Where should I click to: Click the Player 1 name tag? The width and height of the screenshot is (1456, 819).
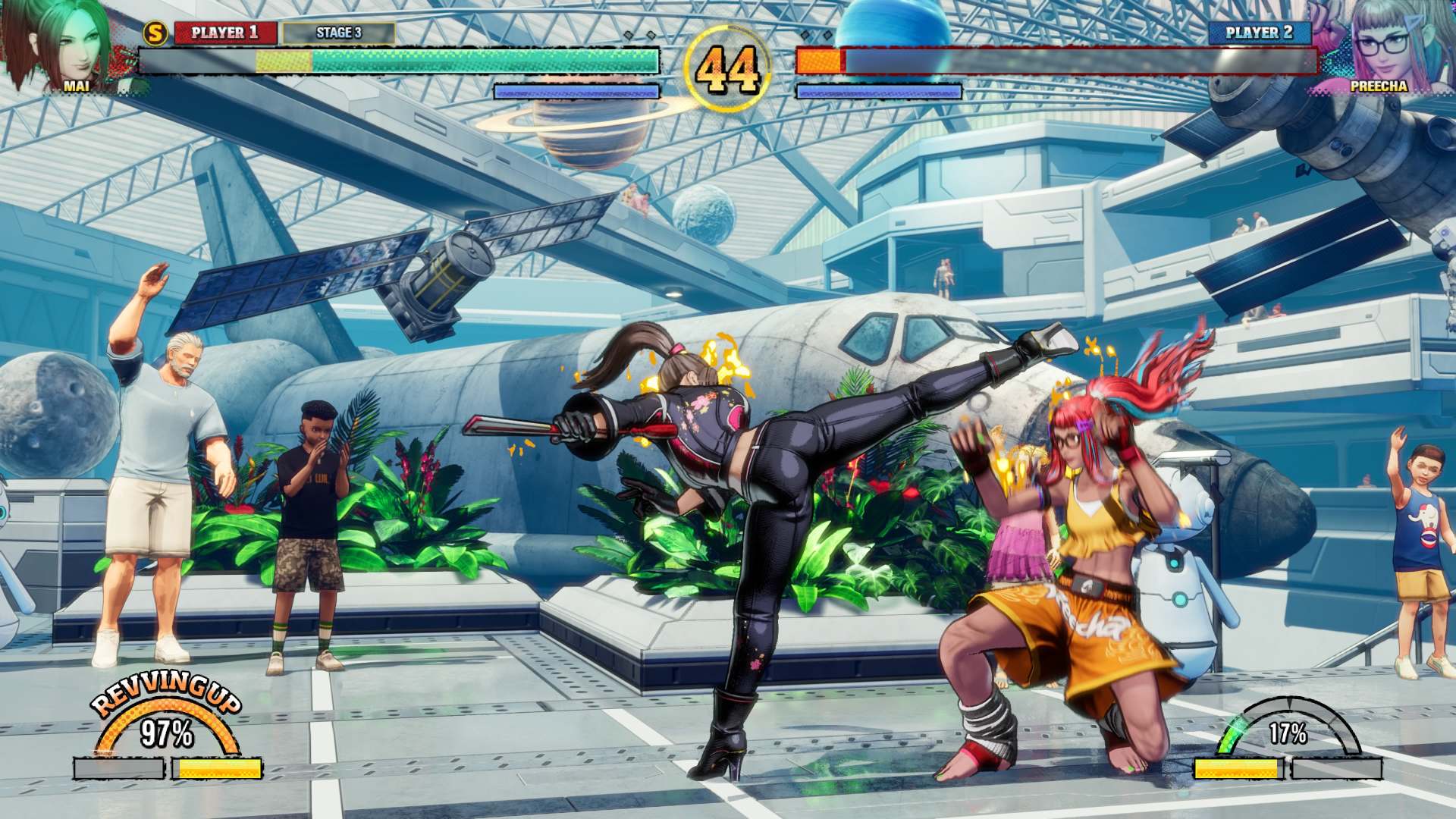pyautogui.click(x=224, y=33)
